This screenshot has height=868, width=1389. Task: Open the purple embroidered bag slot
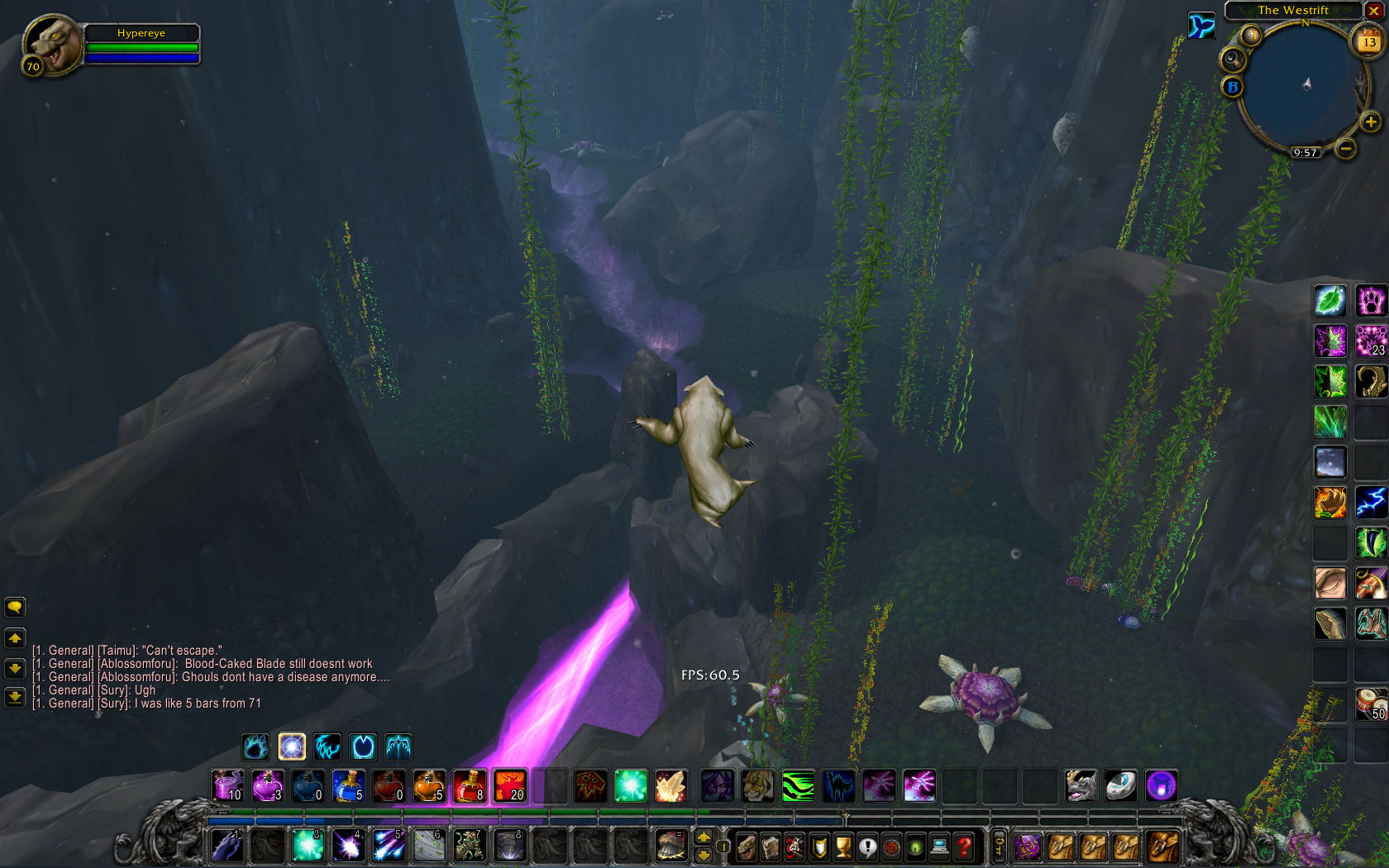pos(1029,847)
